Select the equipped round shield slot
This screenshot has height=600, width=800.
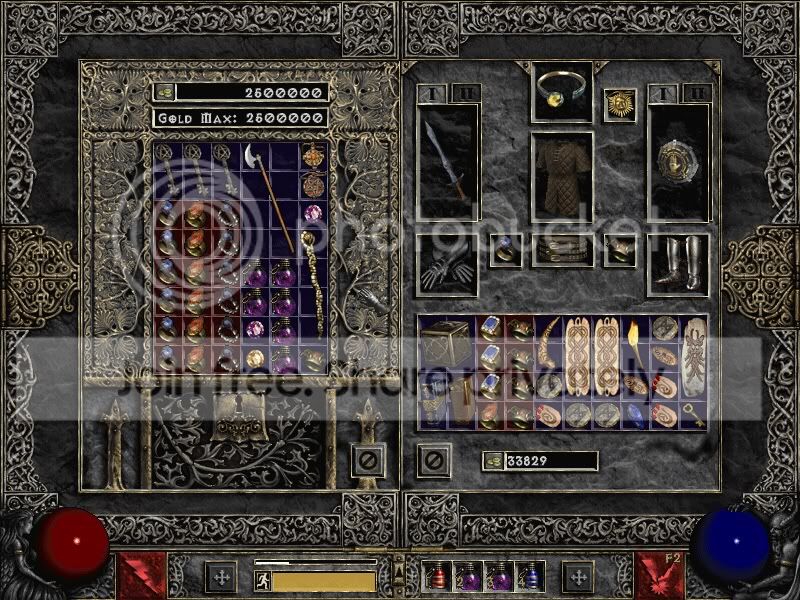(x=678, y=162)
